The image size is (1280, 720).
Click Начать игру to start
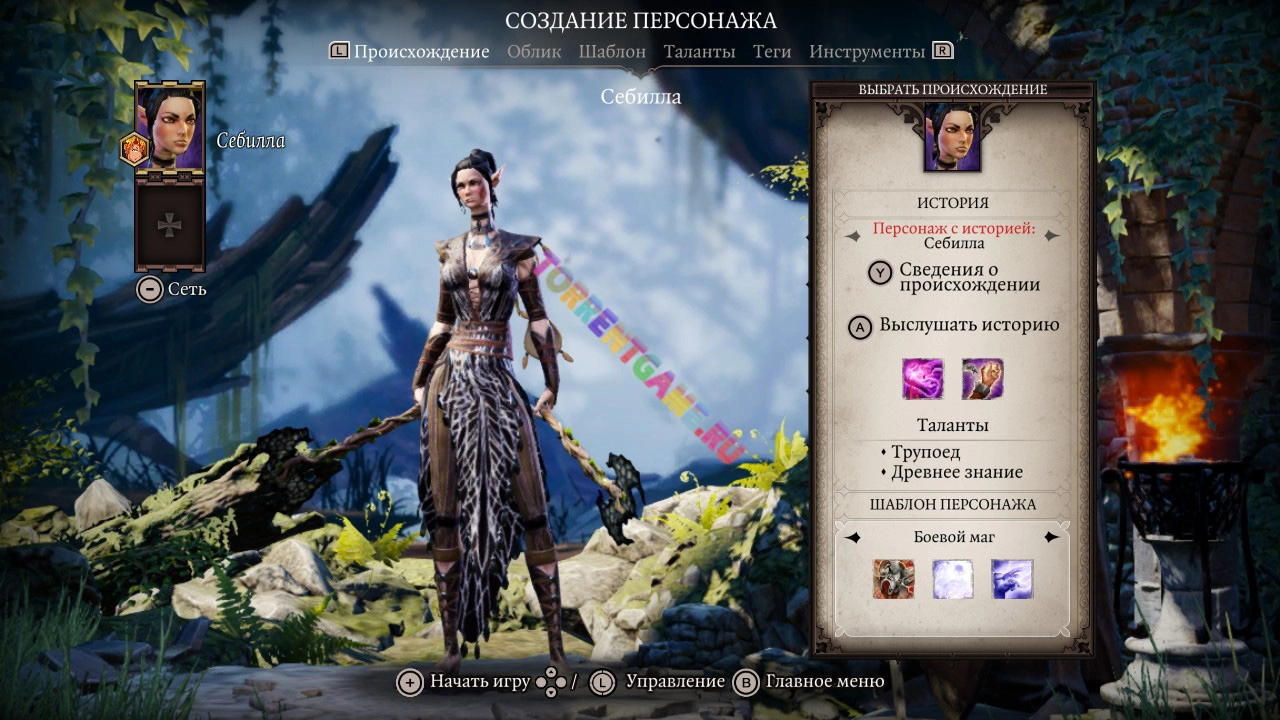tap(466, 682)
